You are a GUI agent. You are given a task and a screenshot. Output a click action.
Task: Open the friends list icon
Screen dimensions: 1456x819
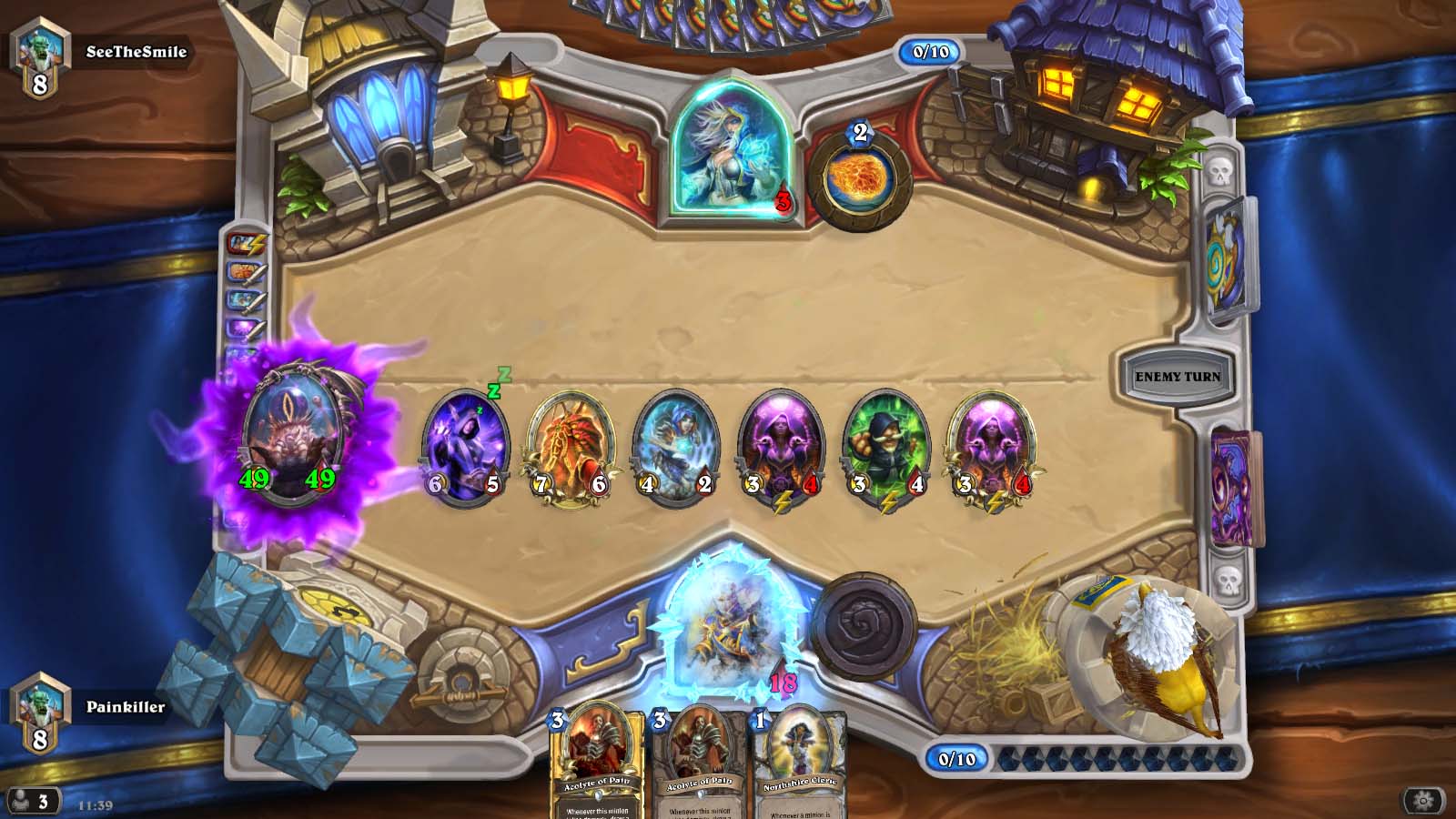pos(30,801)
